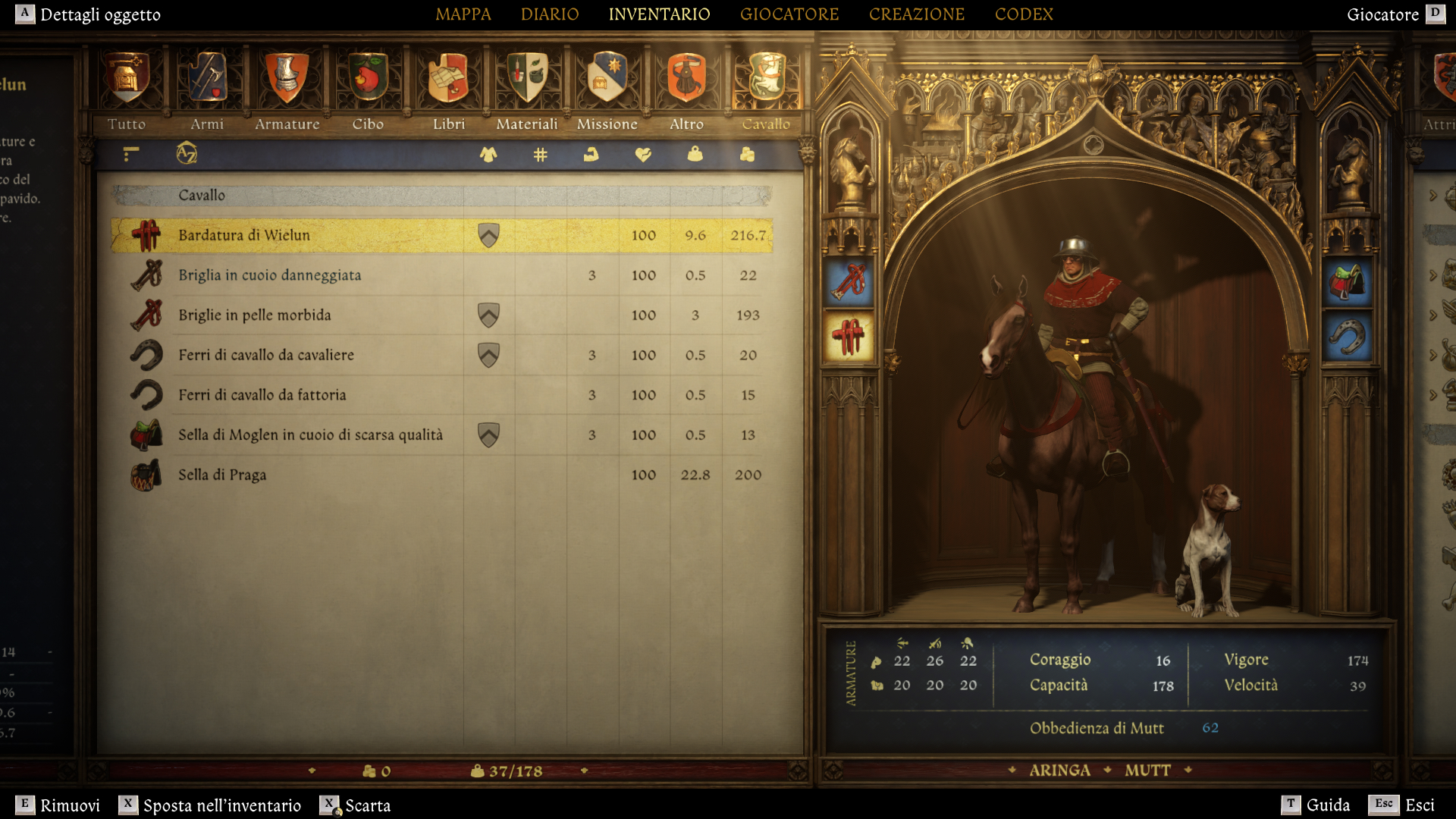Sort items by value using coins icon
This screenshot has width=1456, height=819.
pos(745,155)
